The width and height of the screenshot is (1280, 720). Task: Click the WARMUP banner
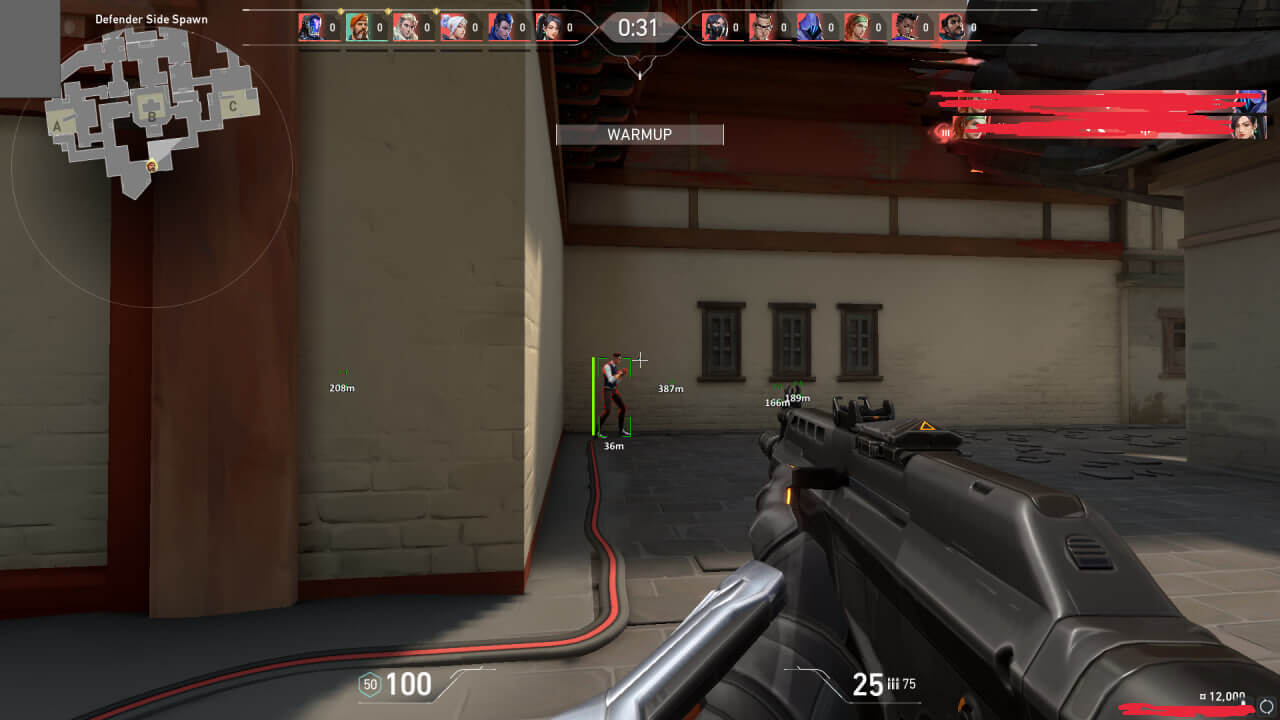click(639, 134)
